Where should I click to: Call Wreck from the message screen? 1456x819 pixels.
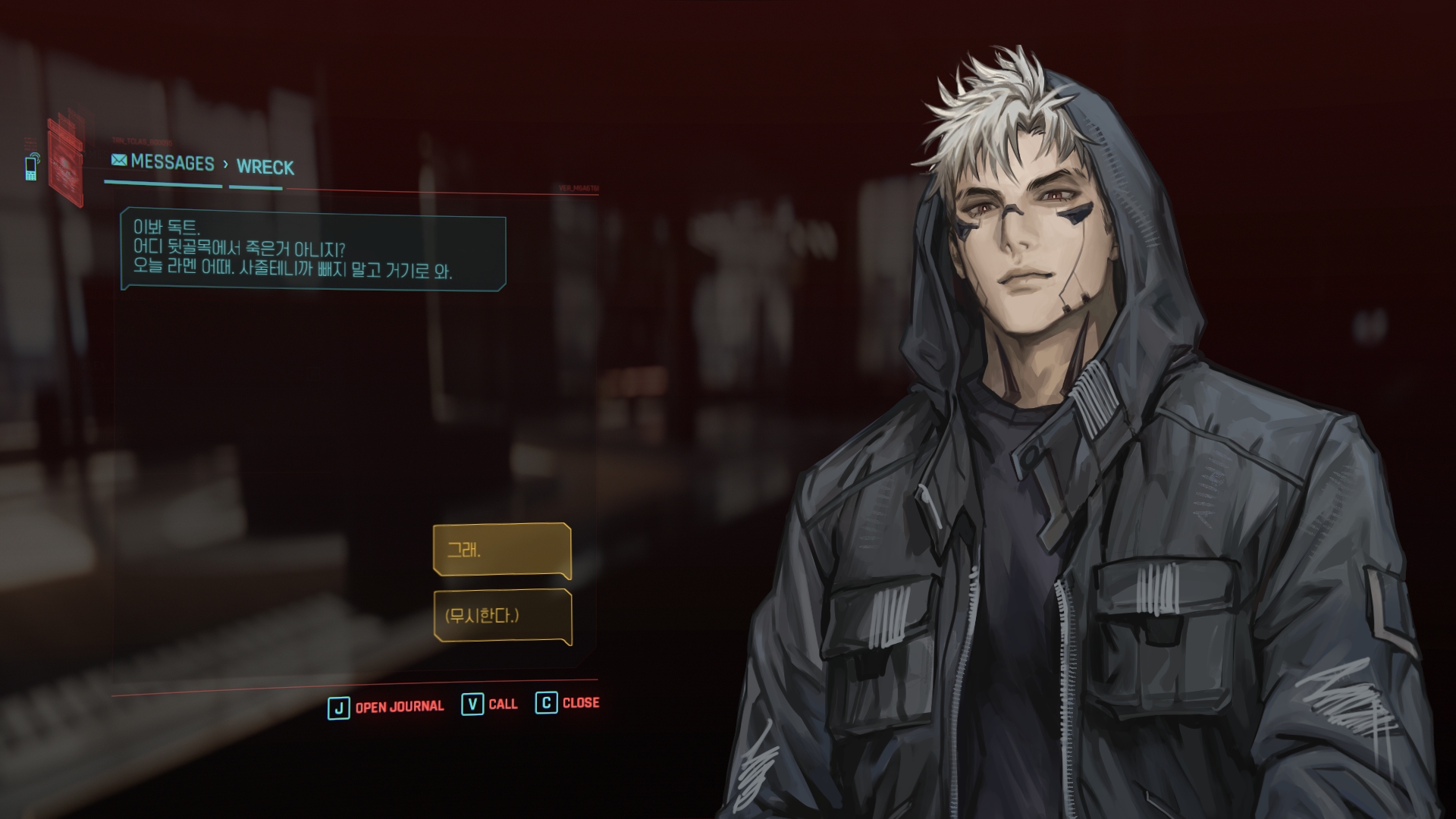[x=490, y=704]
